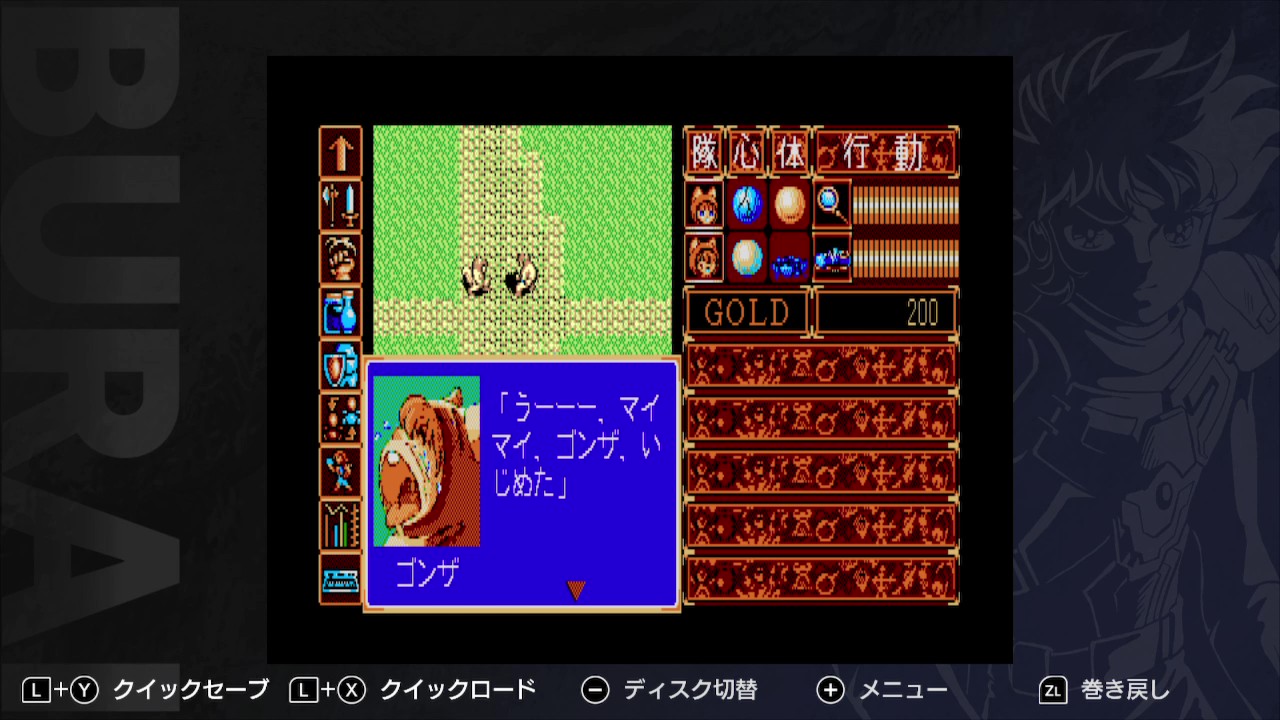Image resolution: width=1280 pixels, height=720 pixels.
Task: Click the running character escape icon
Action: click(340, 469)
